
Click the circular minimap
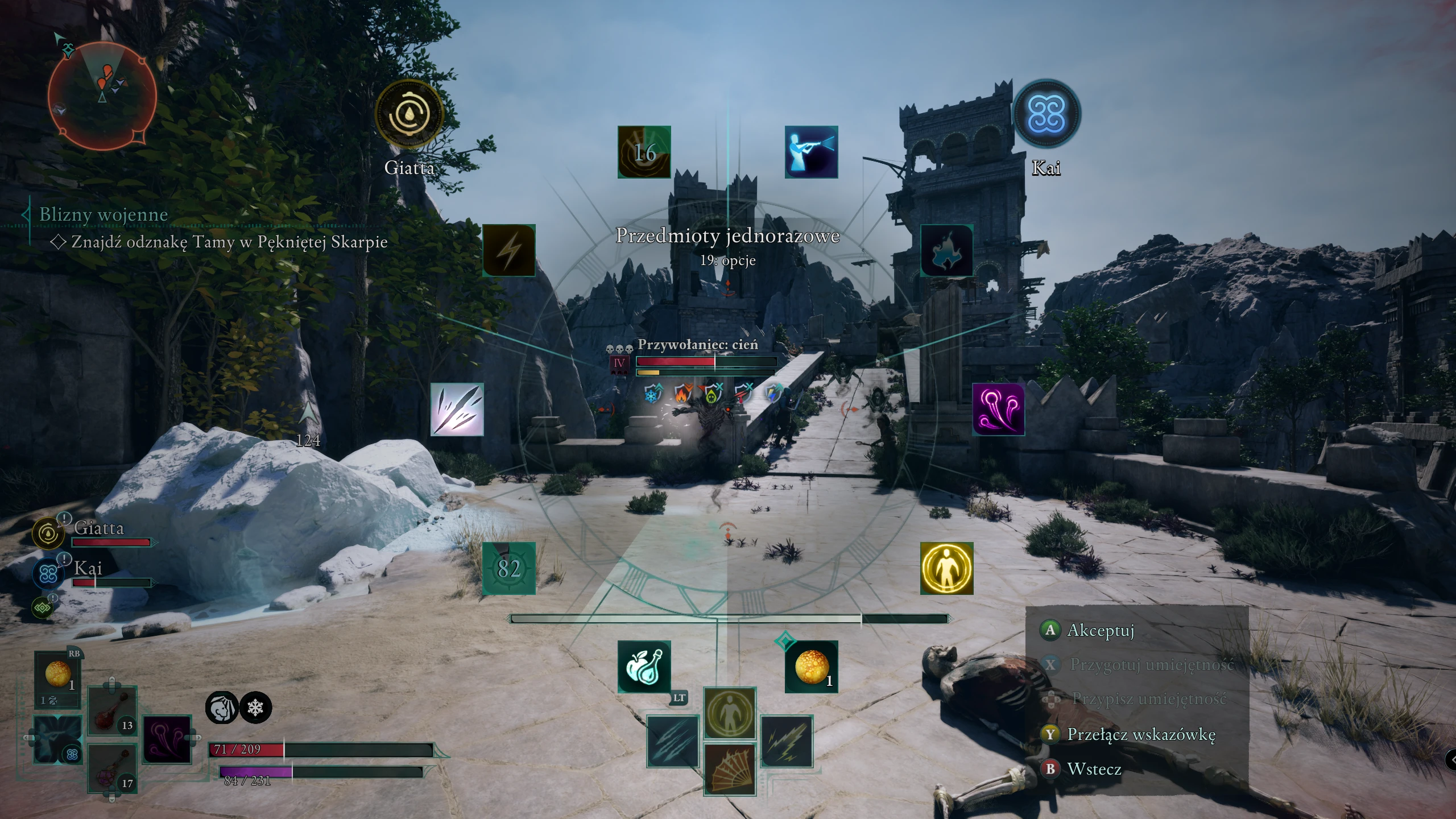click(102, 96)
